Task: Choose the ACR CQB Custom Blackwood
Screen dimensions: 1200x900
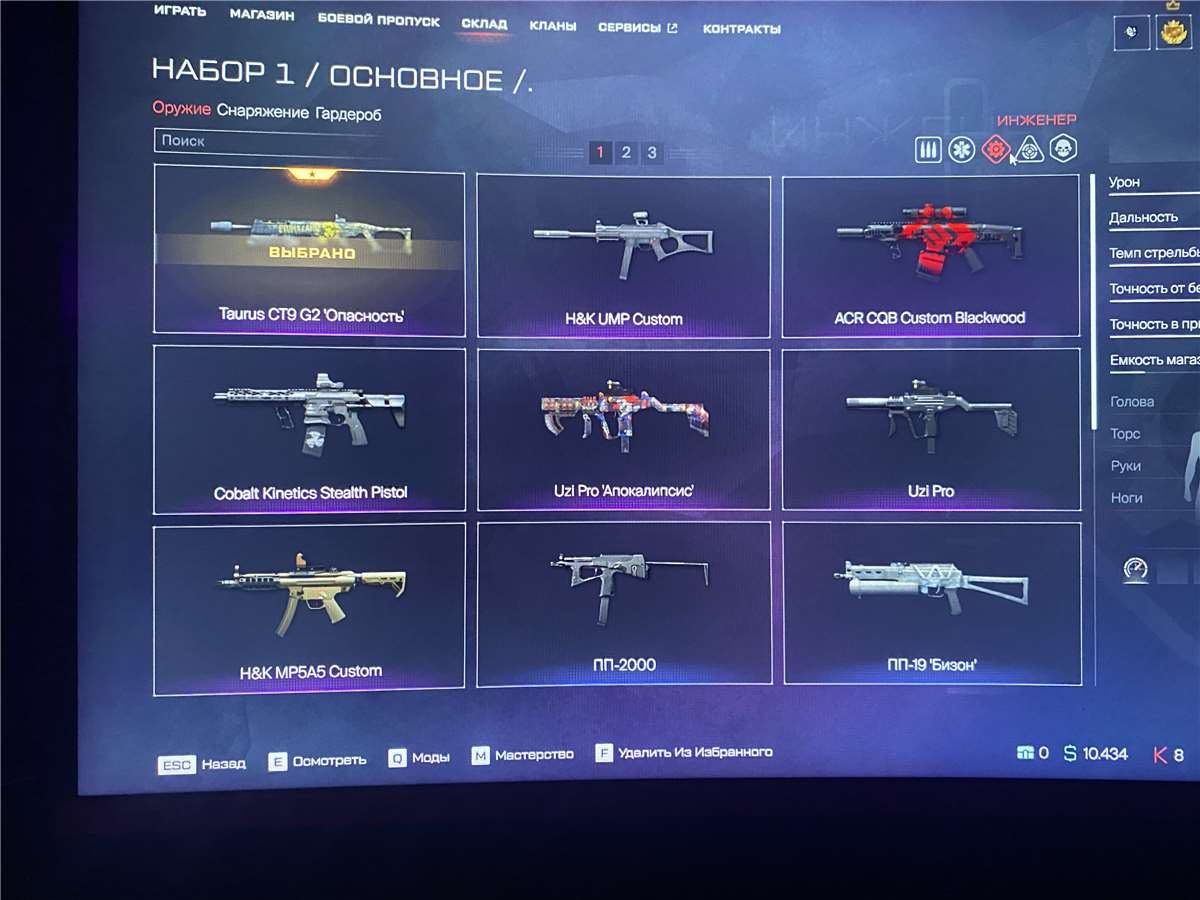Action: pos(930,255)
